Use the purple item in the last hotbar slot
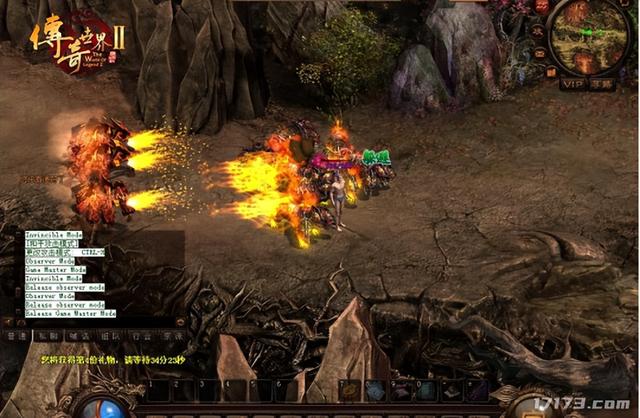Viewport: 640px width, 418px height. tap(477, 390)
